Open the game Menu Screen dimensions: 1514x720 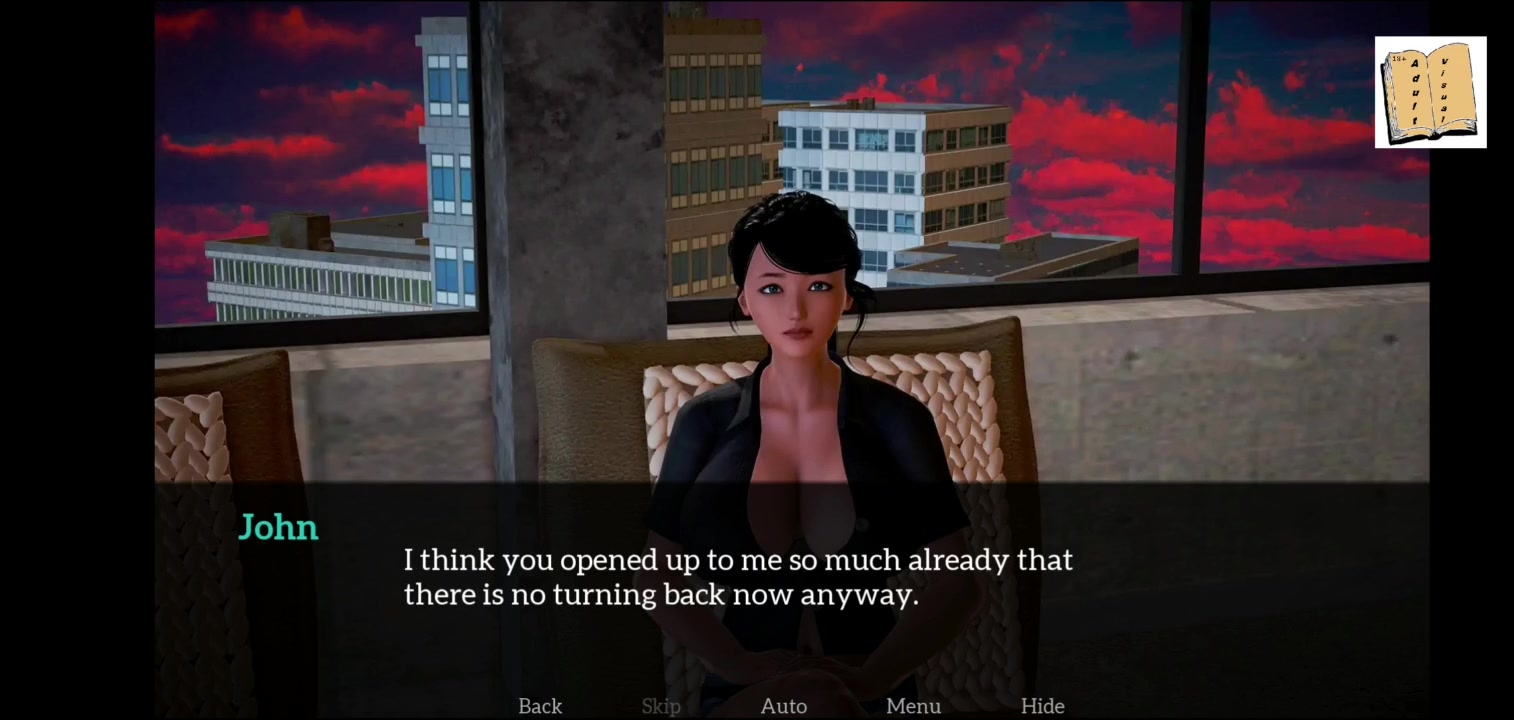(x=913, y=706)
